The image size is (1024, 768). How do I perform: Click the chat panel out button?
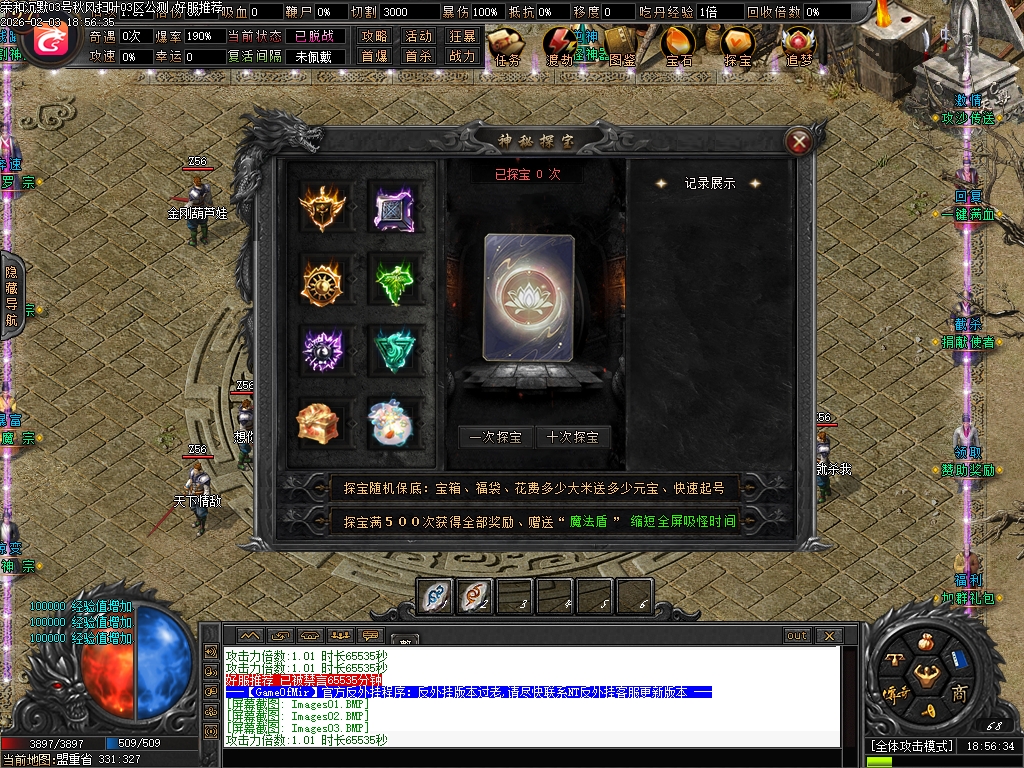click(x=796, y=636)
